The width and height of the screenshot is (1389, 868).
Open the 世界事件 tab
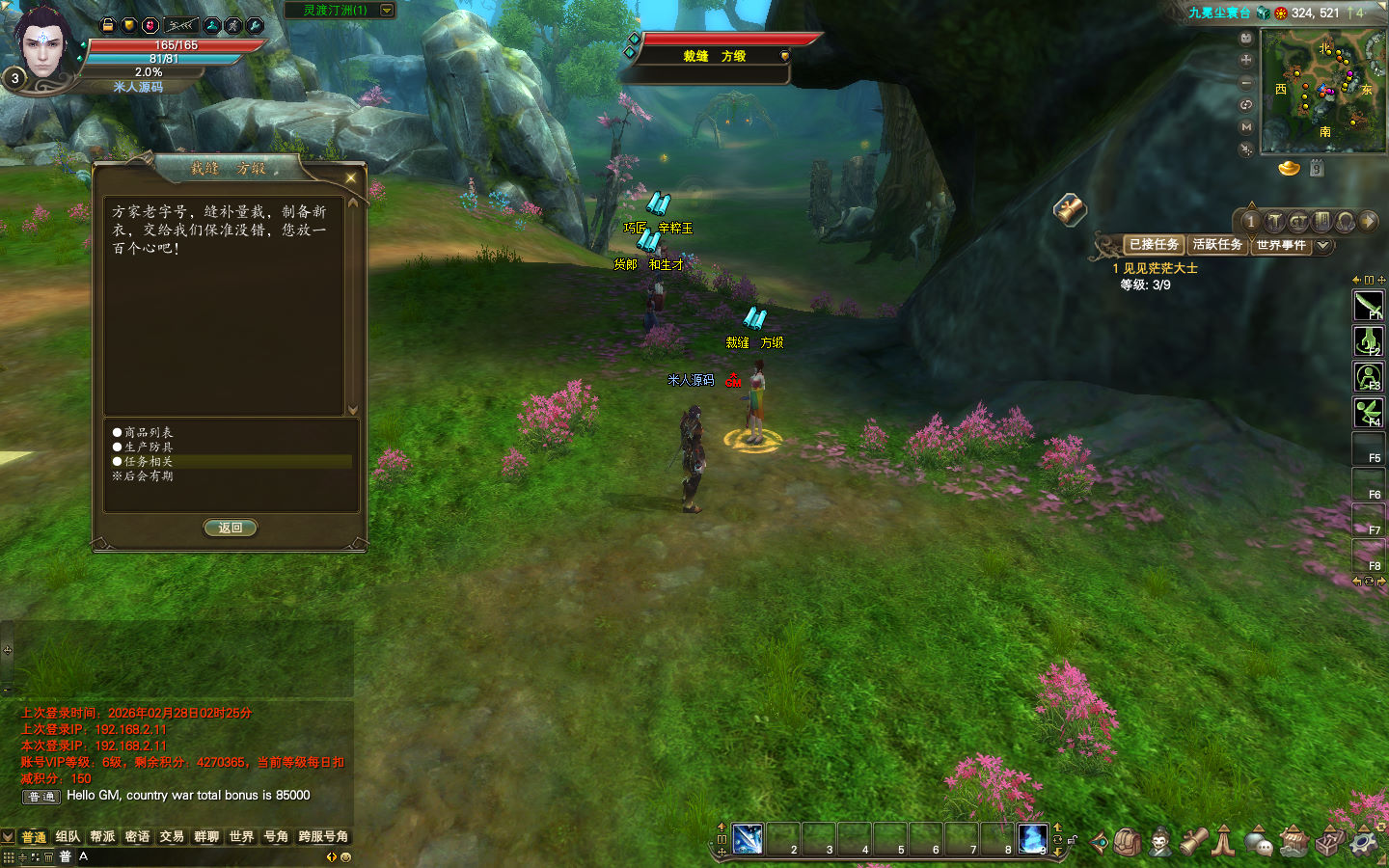[x=1281, y=245]
